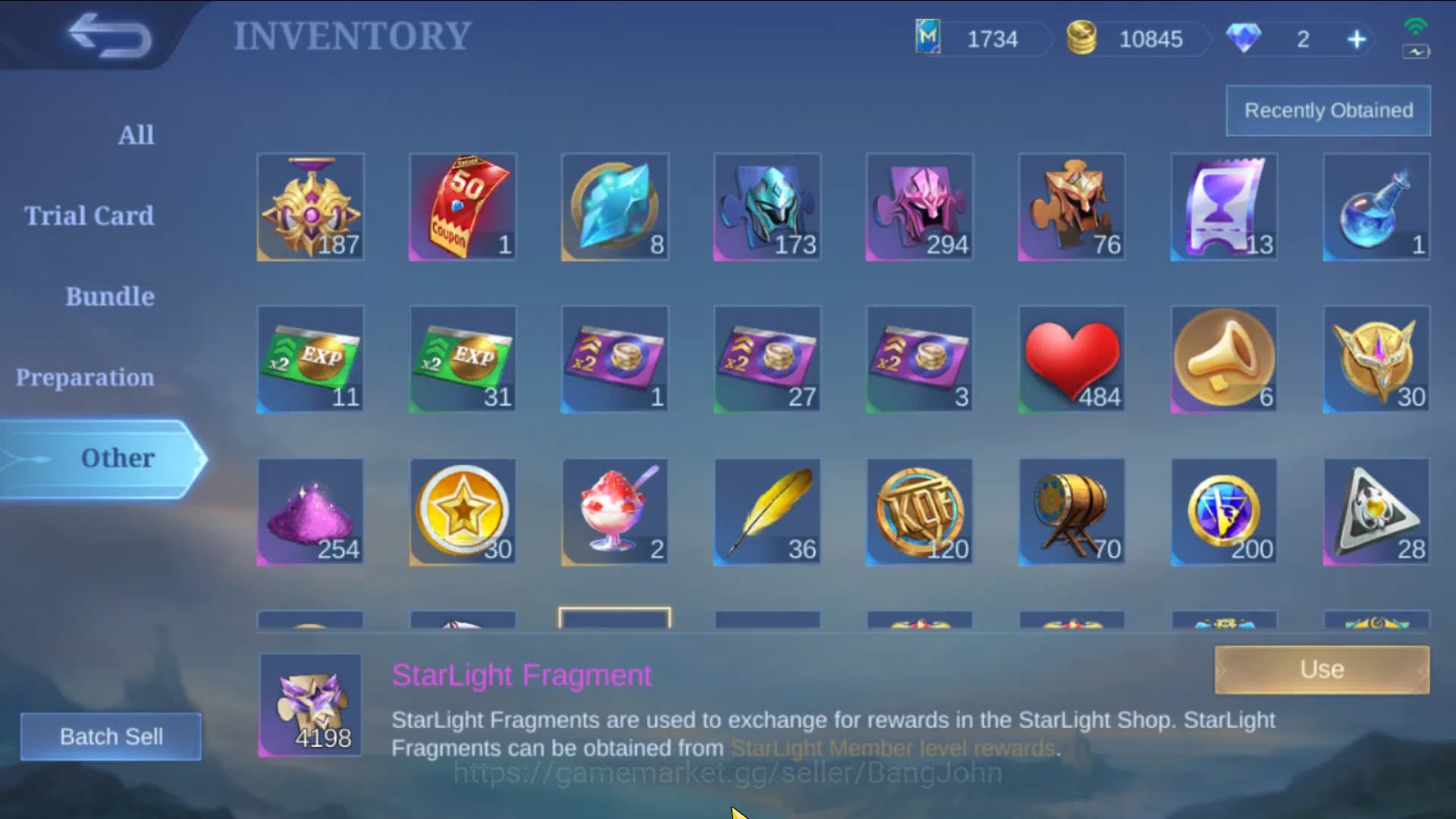Viewport: 1456px width, 819px height.
Task: Click the blue potion flask item
Action: tap(1376, 206)
